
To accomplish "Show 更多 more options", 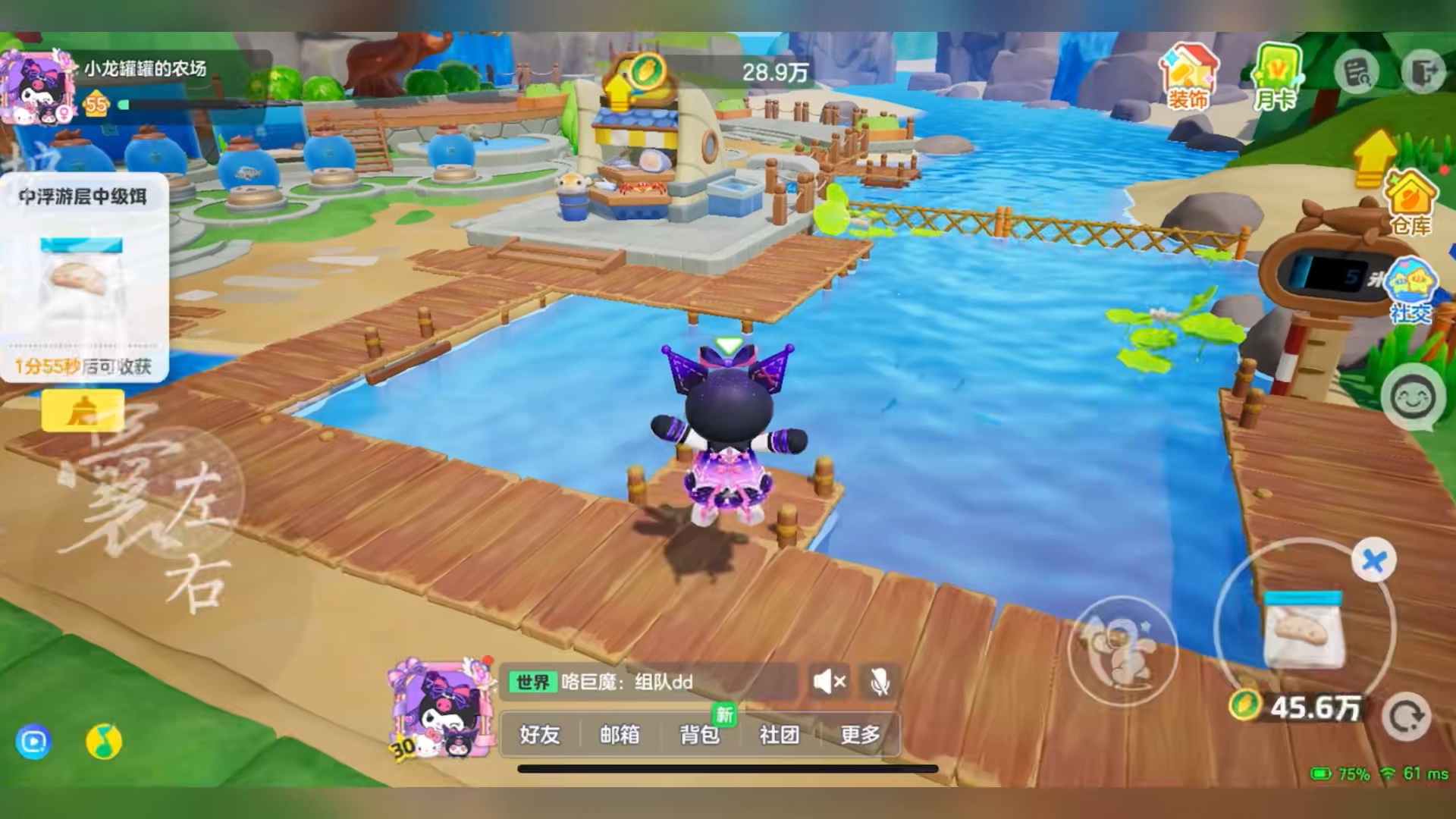I will tap(860, 734).
